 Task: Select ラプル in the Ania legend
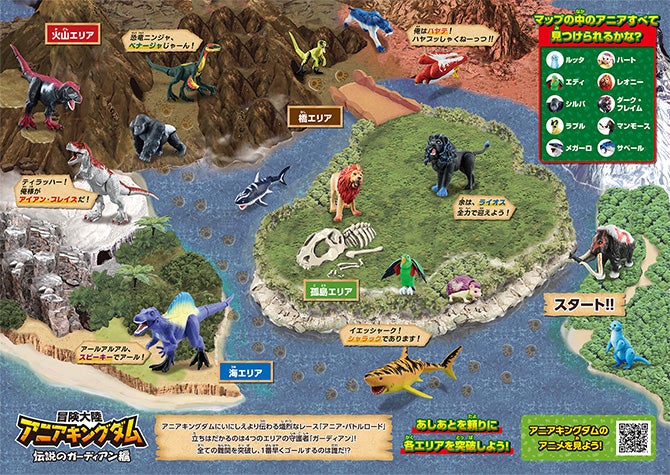[x=568, y=126]
